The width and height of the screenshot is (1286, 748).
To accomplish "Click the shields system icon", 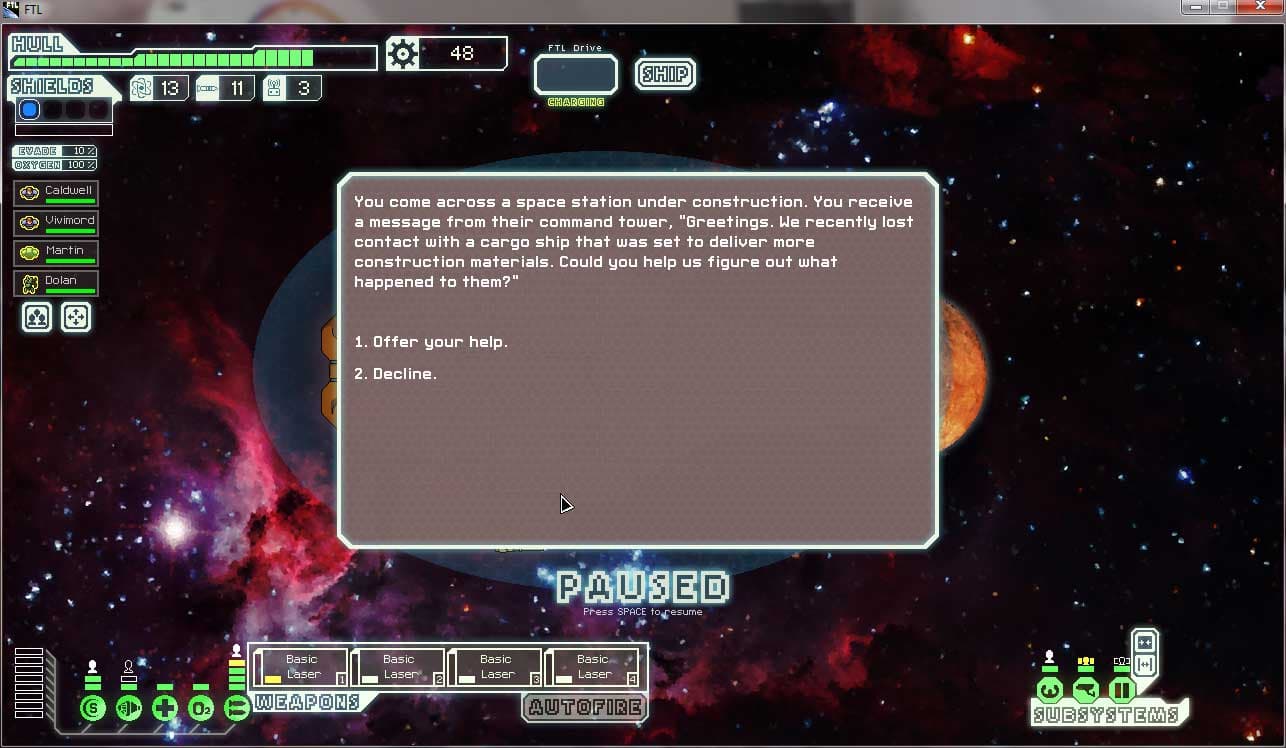I will point(93,709).
